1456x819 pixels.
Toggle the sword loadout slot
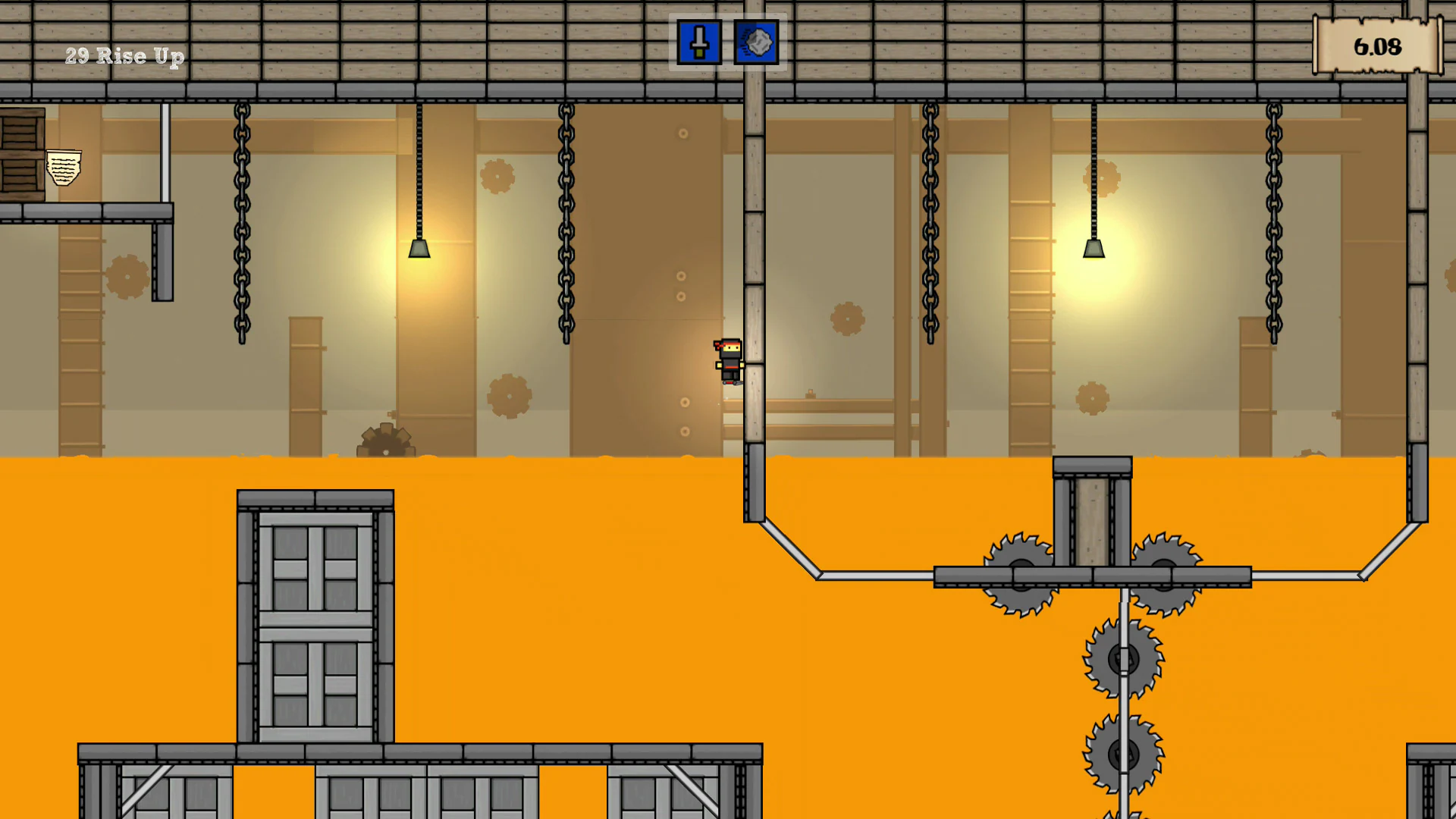(x=698, y=42)
